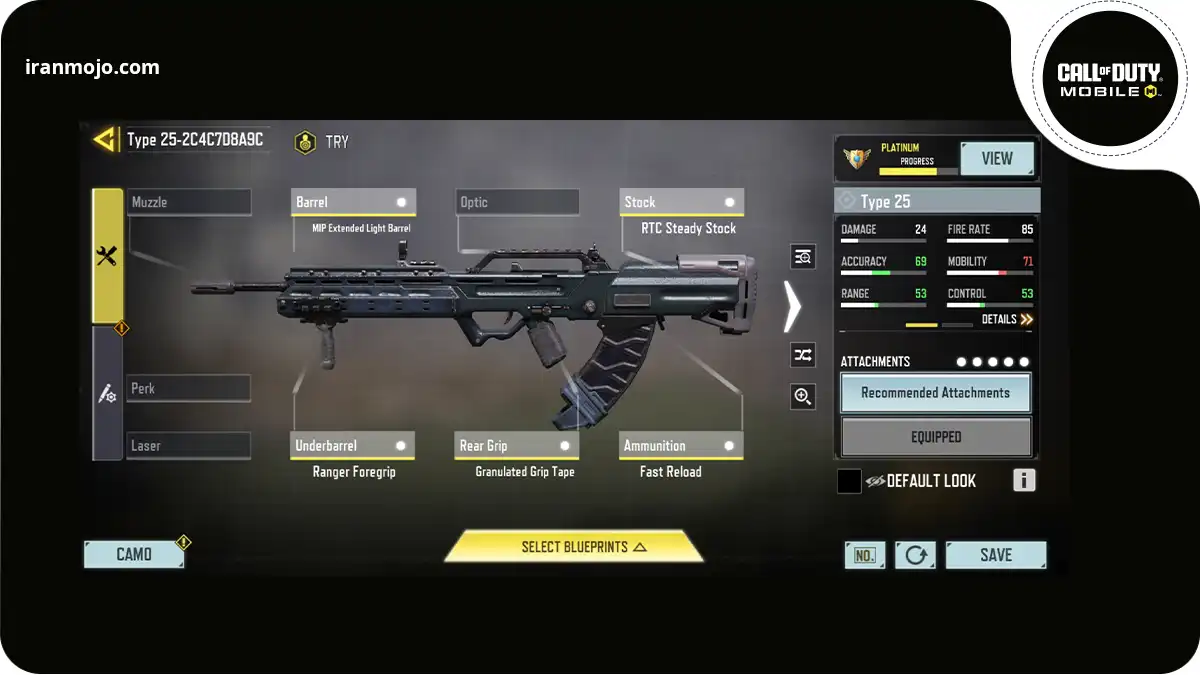This screenshot has width=1200, height=675.
Task: Toggle the Default Look checkbox
Action: click(x=849, y=481)
